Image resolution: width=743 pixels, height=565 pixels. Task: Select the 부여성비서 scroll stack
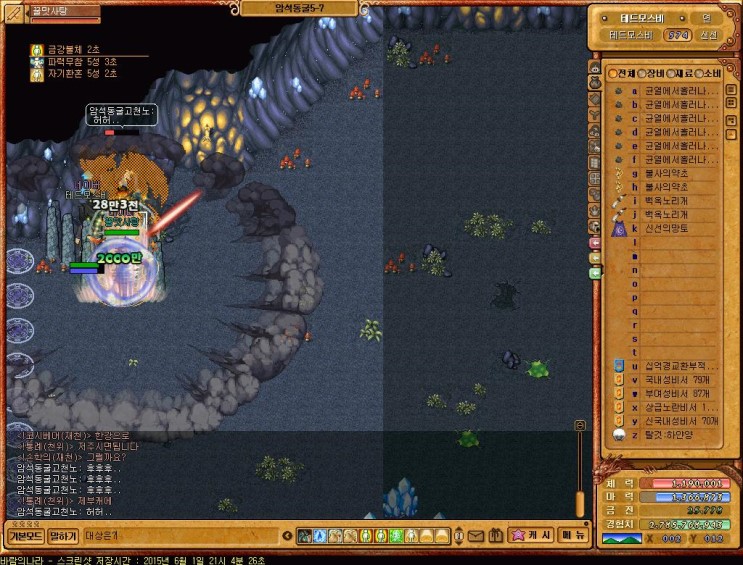coord(666,394)
